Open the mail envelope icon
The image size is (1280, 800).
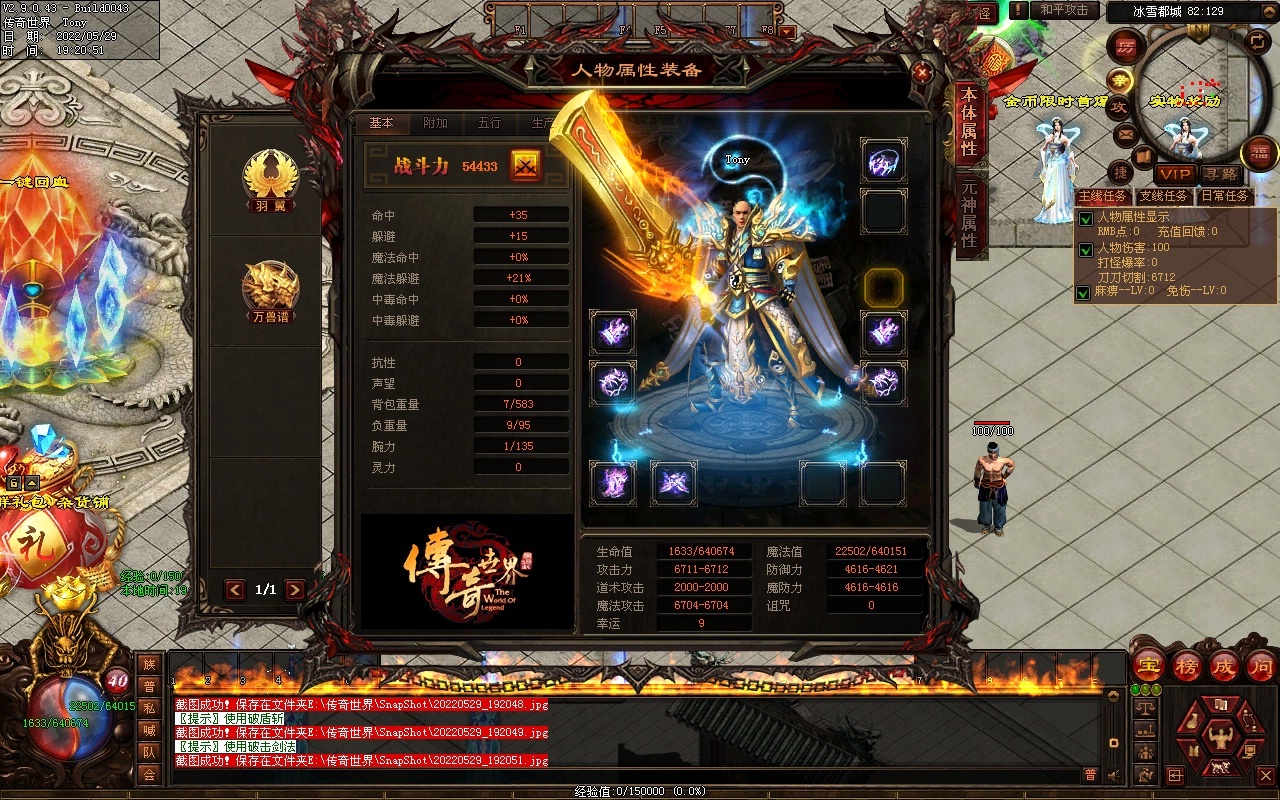click(x=1126, y=134)
